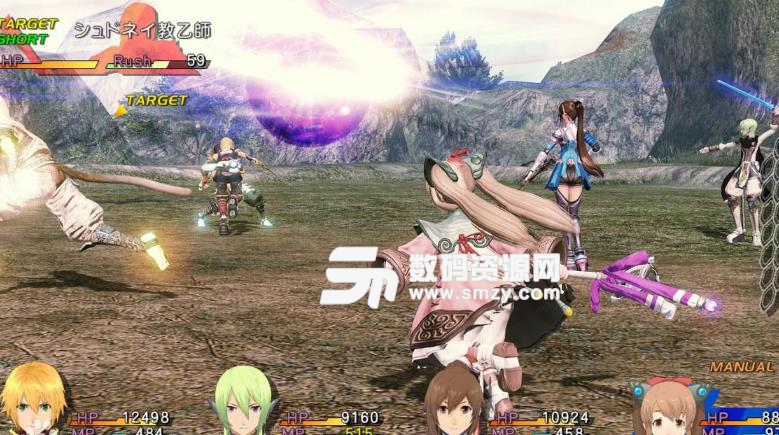Select the green-haired party member portrait

coord(244,405)
